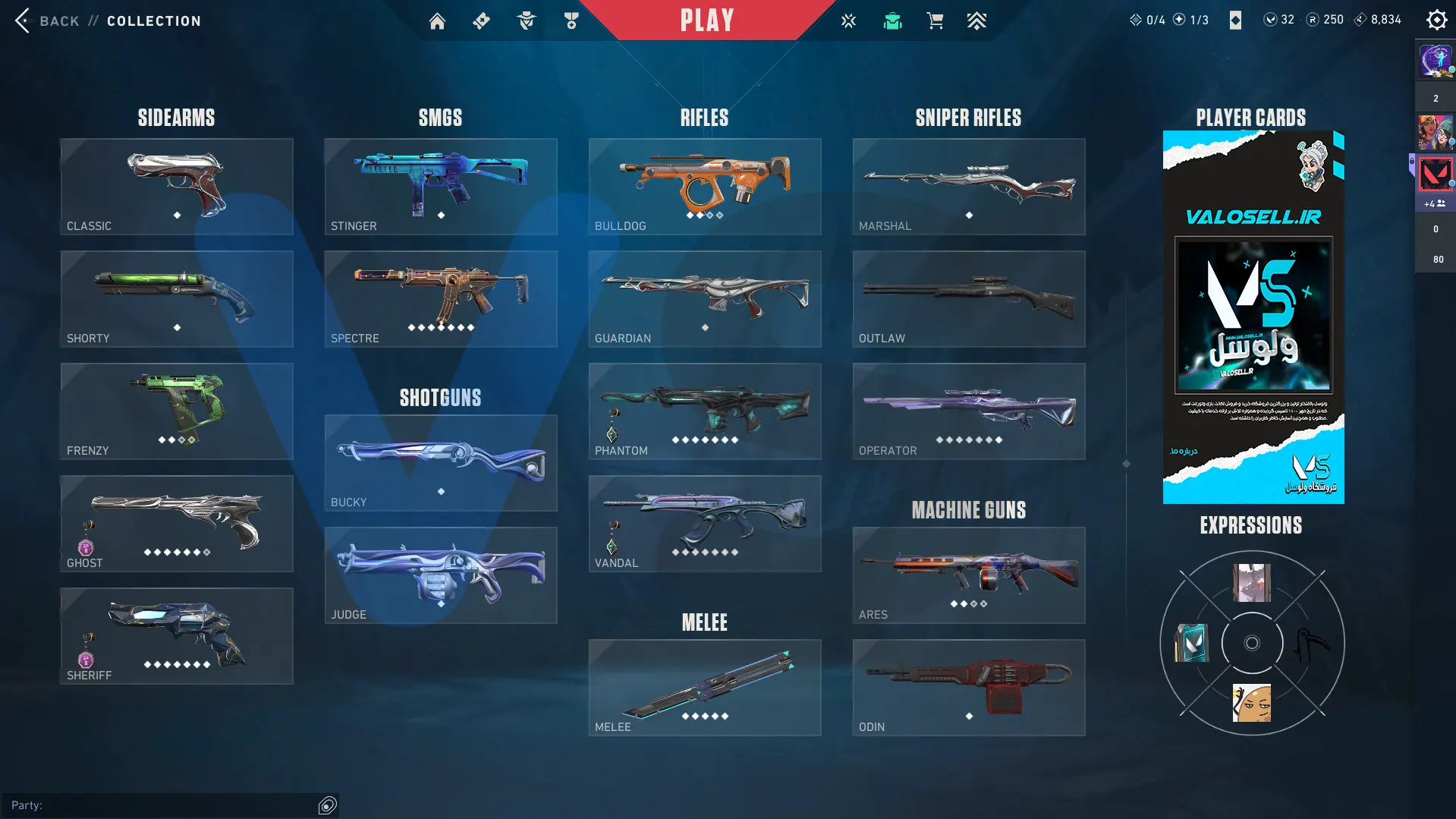The width and height of the screenshot is (1456, 819).
Task: Open the Bulldog rifle slot
Action: tap(705, 187)
